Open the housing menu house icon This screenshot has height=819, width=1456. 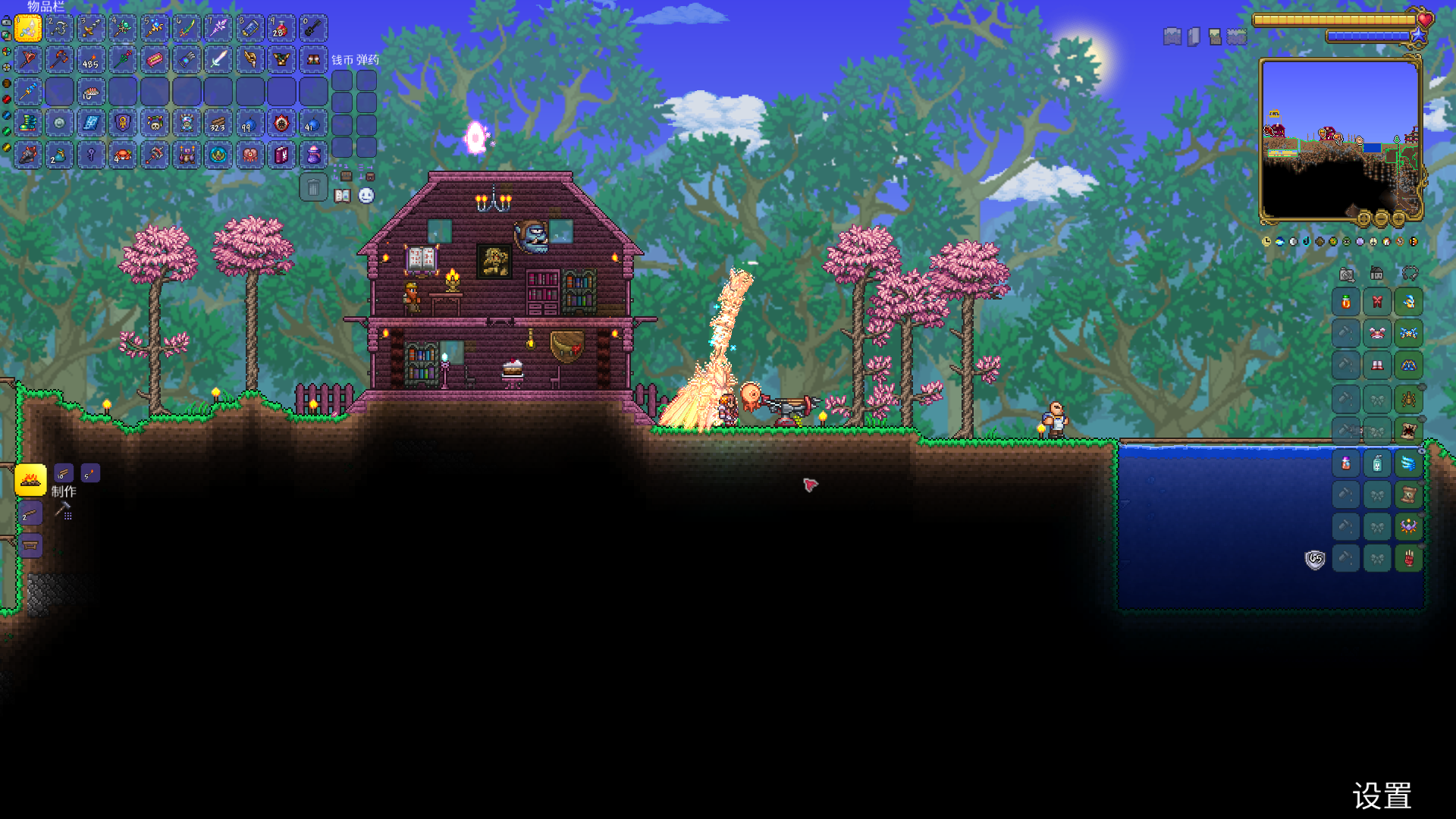(1377, 274)
